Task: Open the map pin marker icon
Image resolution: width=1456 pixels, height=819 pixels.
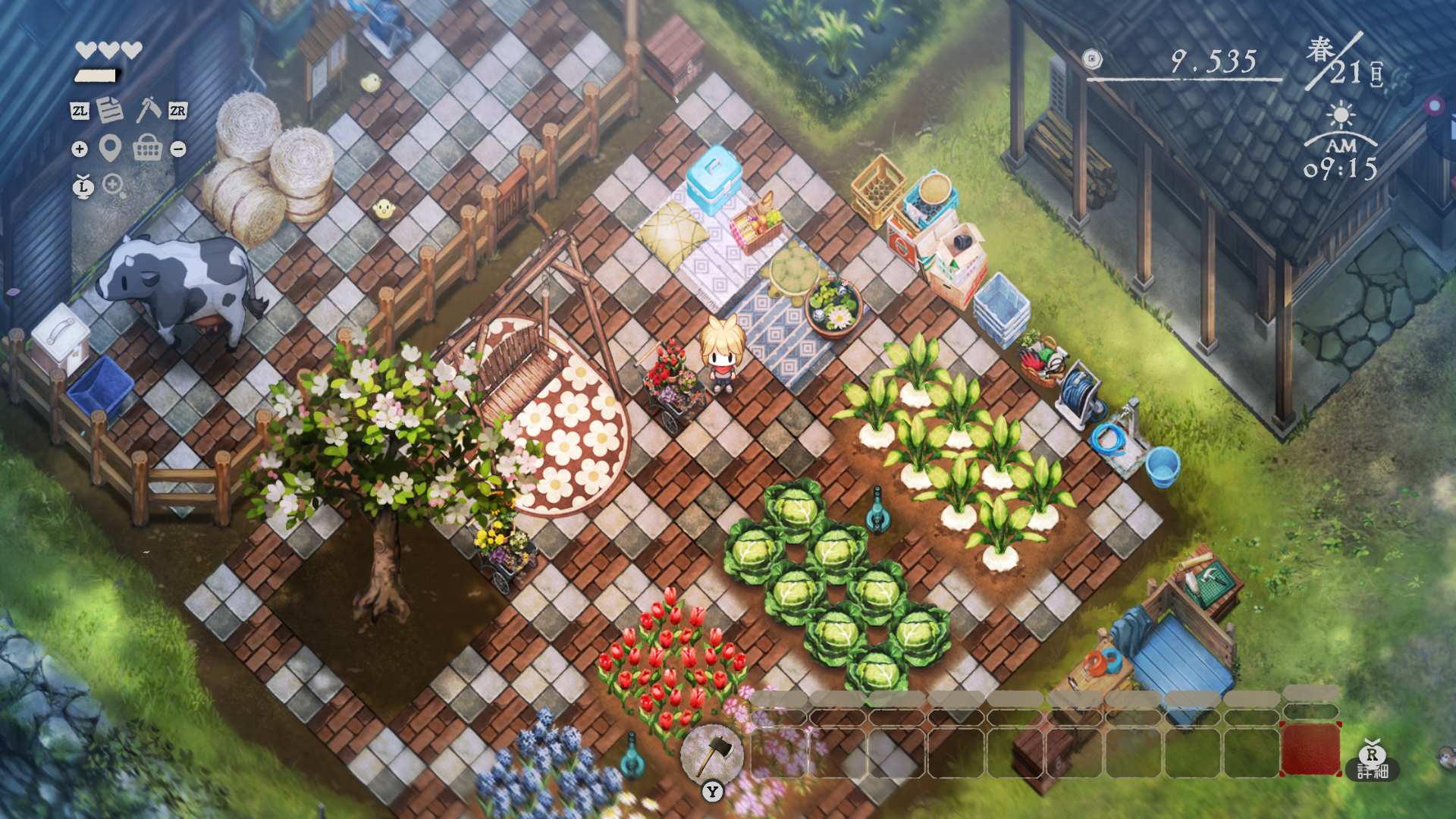Action: coord(110,148)
